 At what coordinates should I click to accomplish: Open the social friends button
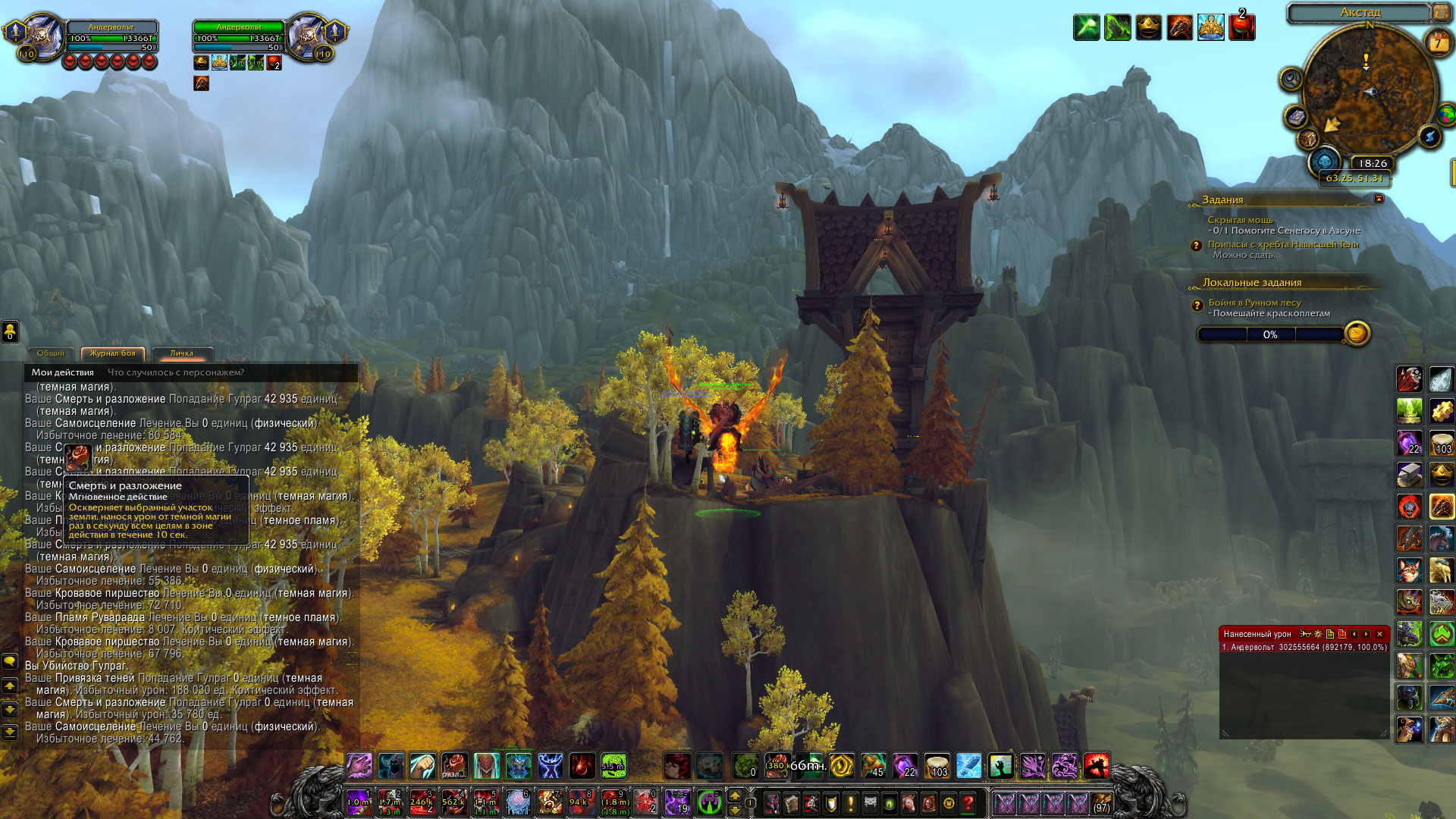[10, 331]
